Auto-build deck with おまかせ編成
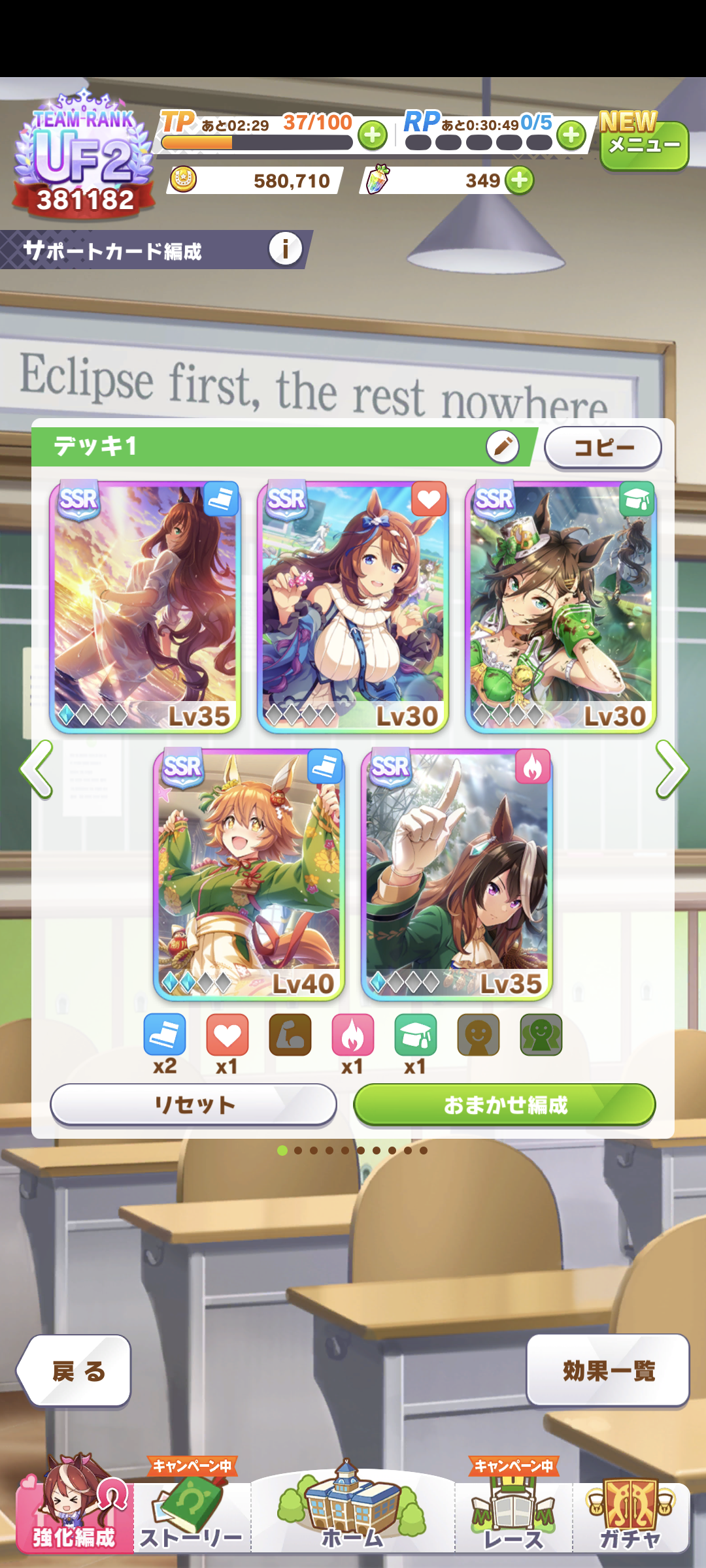Screen dimensions: 706x1568 click(x=504, y=1105)
